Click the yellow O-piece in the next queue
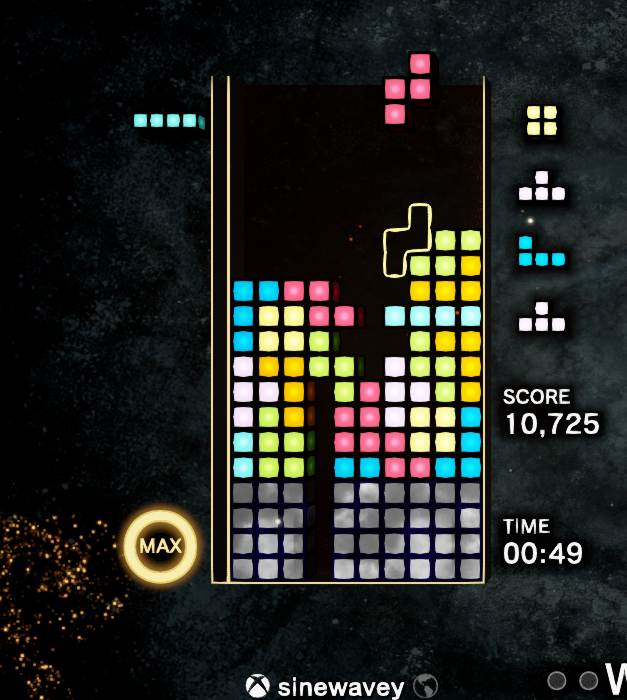This screenshot has height=700, width=627. [x=542, y=120]
